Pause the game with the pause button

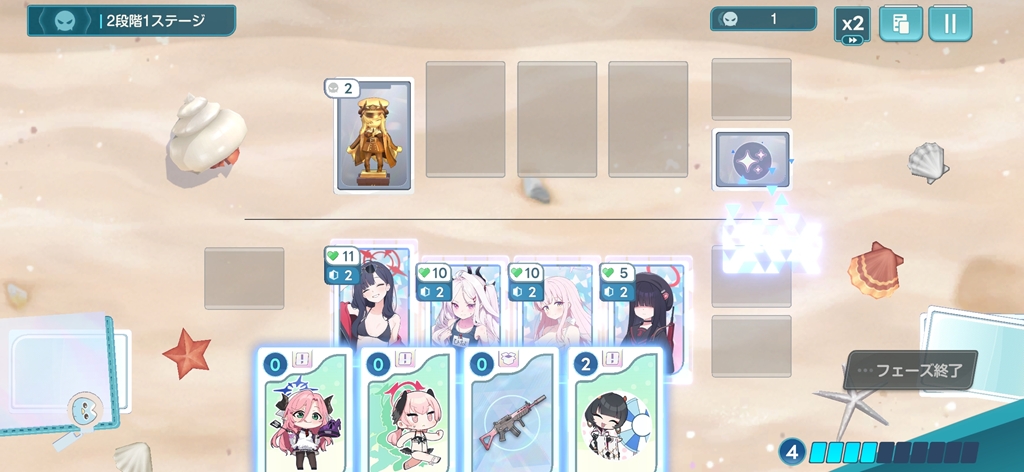(950, 25)
